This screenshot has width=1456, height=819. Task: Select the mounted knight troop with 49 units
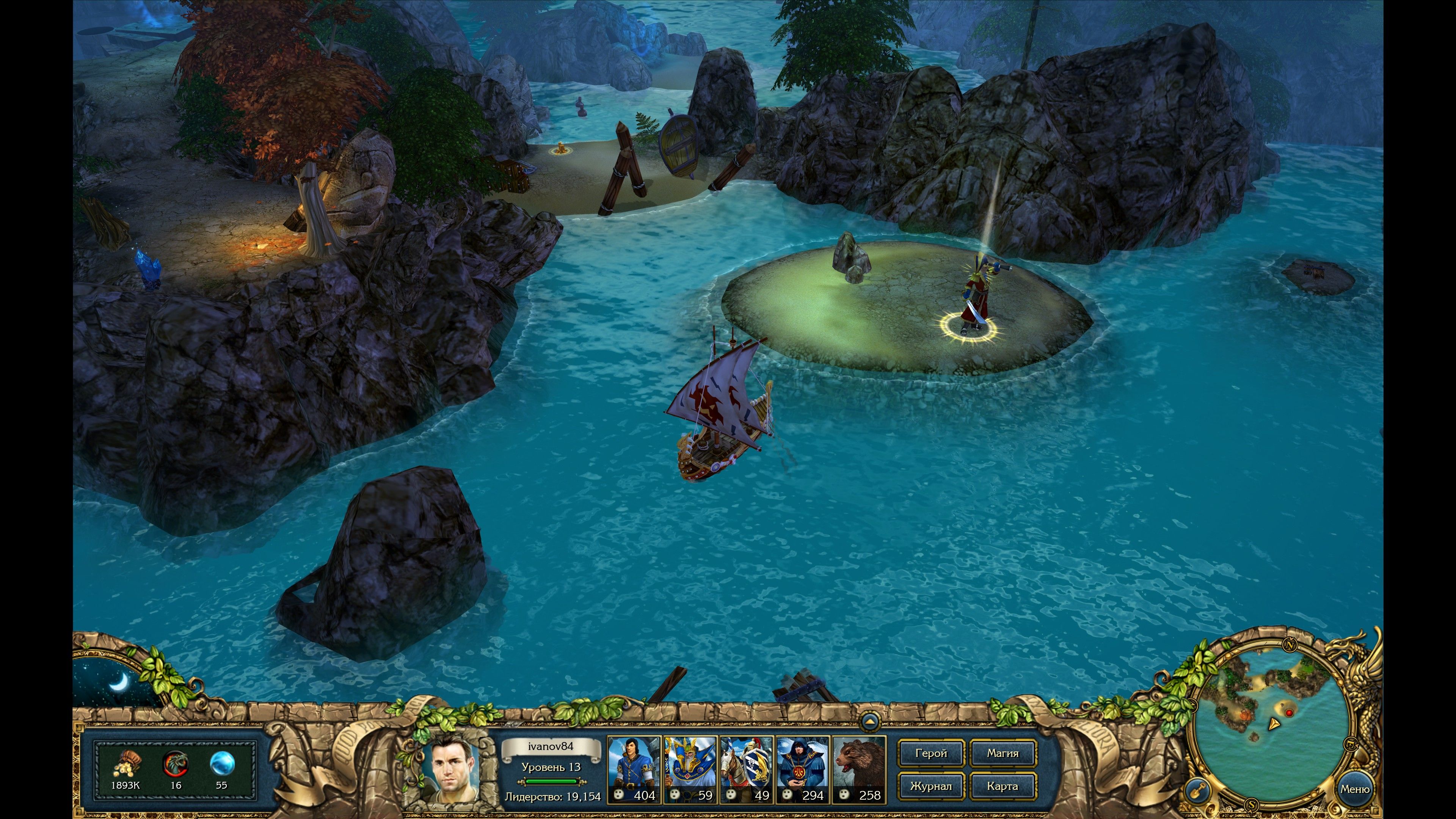click(746, 768)
